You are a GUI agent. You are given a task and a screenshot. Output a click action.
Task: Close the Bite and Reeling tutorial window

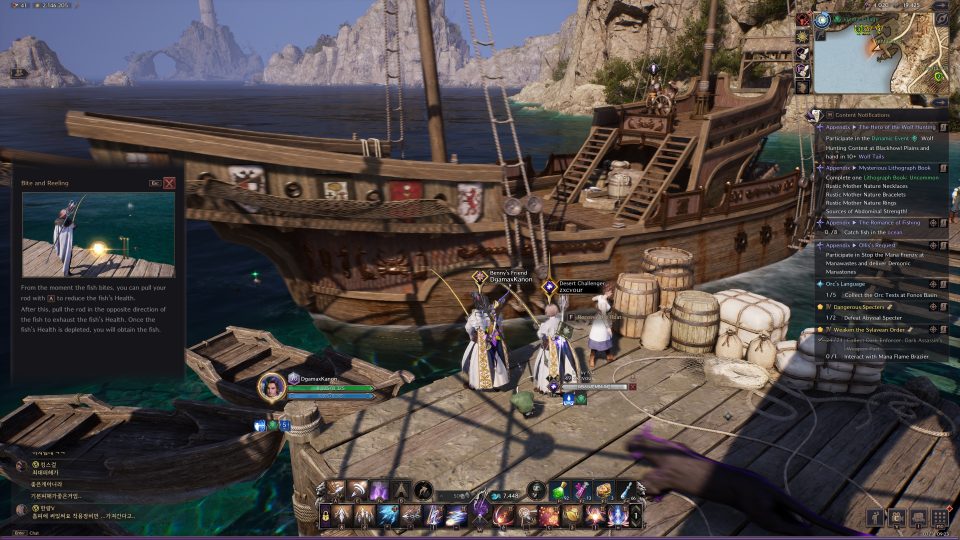[x=169, y=183]
